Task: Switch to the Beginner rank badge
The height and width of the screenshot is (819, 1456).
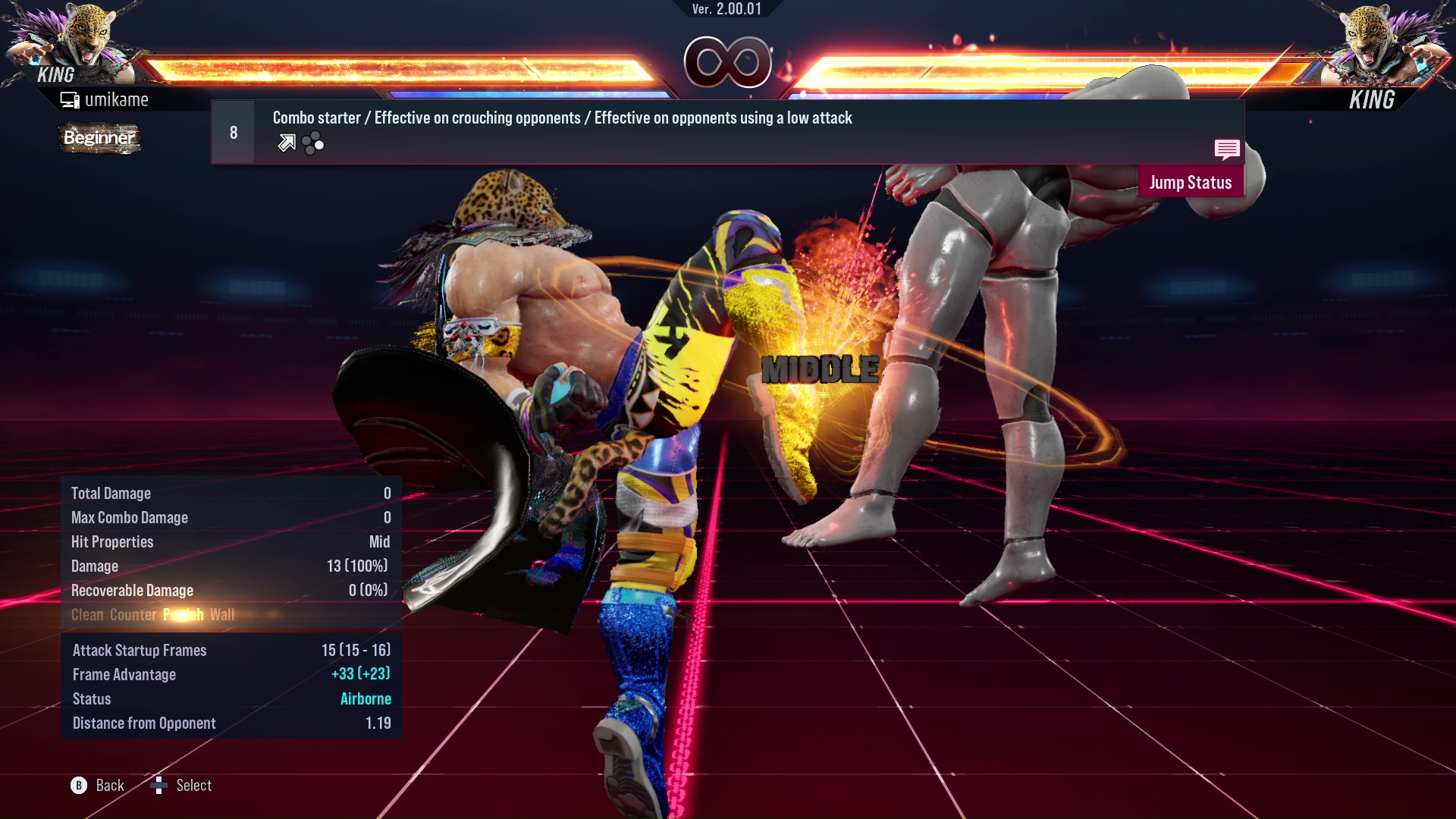Action: [x=99, y=138]
